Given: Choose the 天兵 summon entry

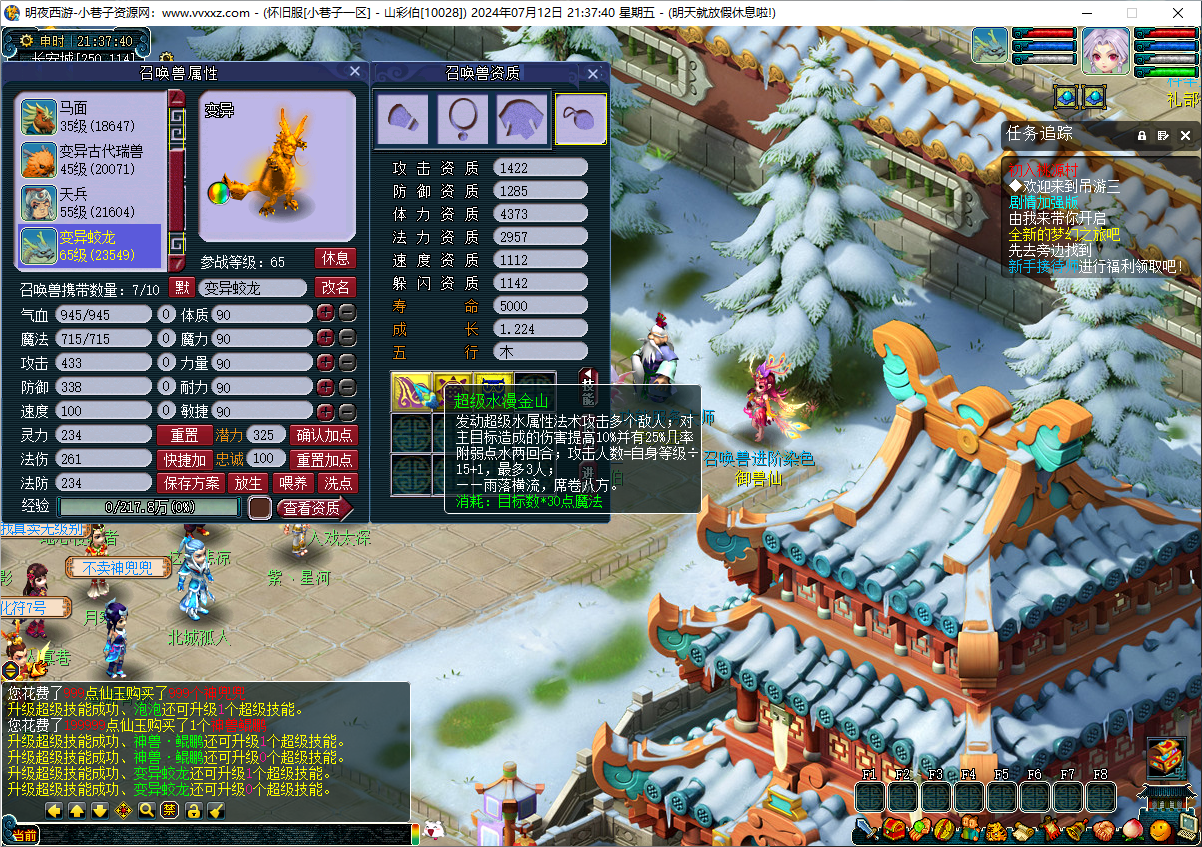Looking at the screenshot, I should point(90,203).
